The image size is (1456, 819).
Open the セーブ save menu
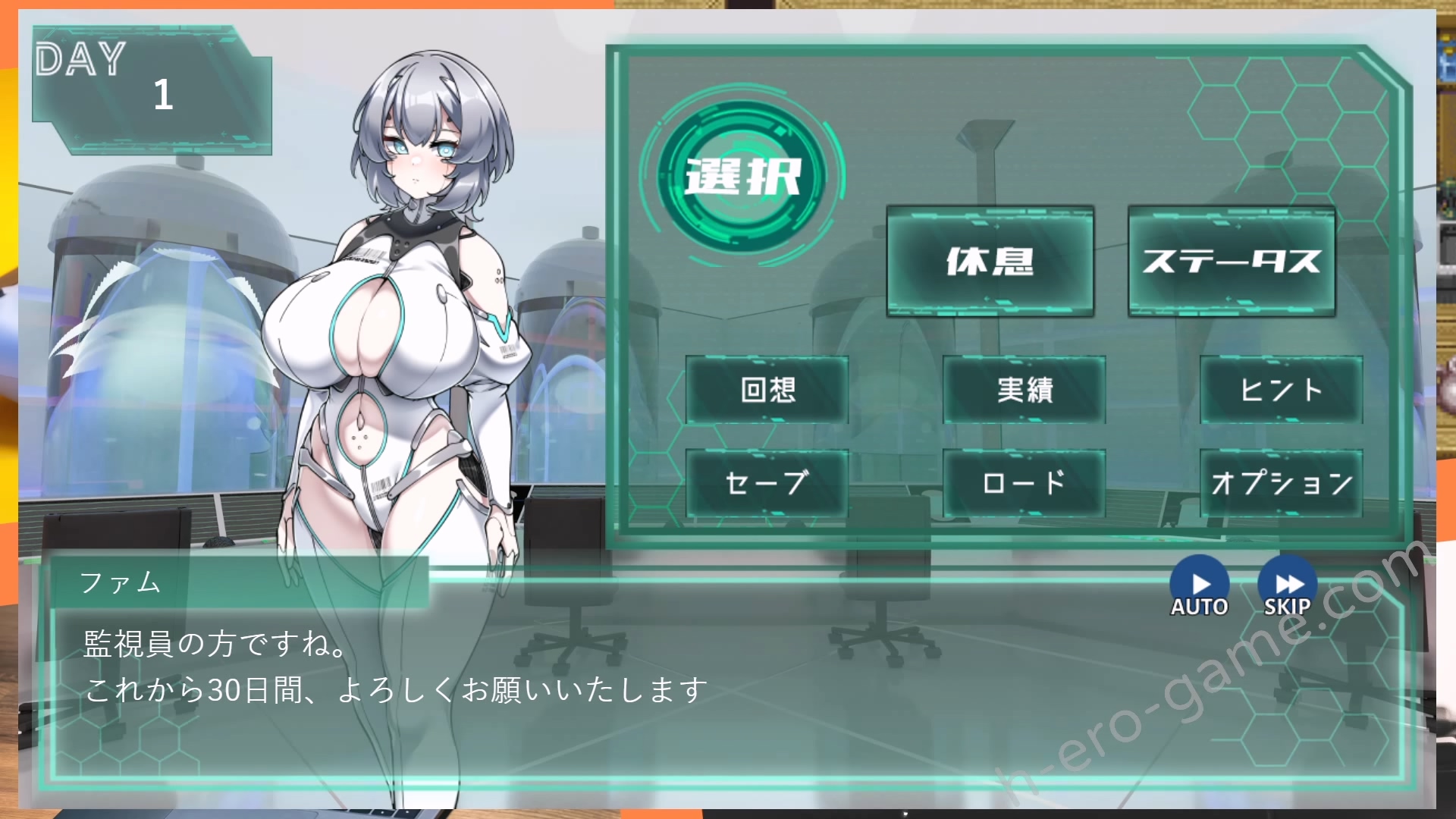tap(767, 483)
